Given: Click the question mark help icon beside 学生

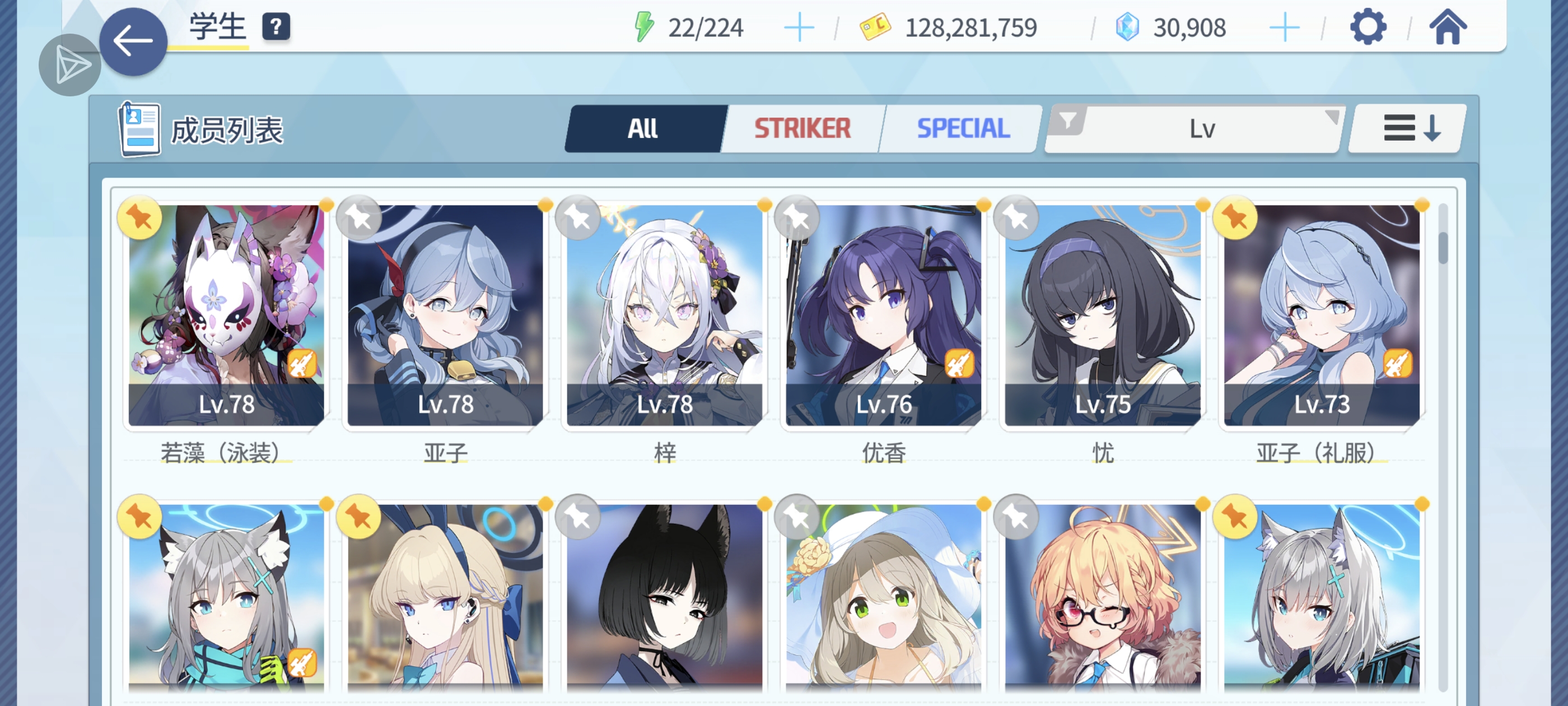Looking at the screenshot, I should [277, 27].
